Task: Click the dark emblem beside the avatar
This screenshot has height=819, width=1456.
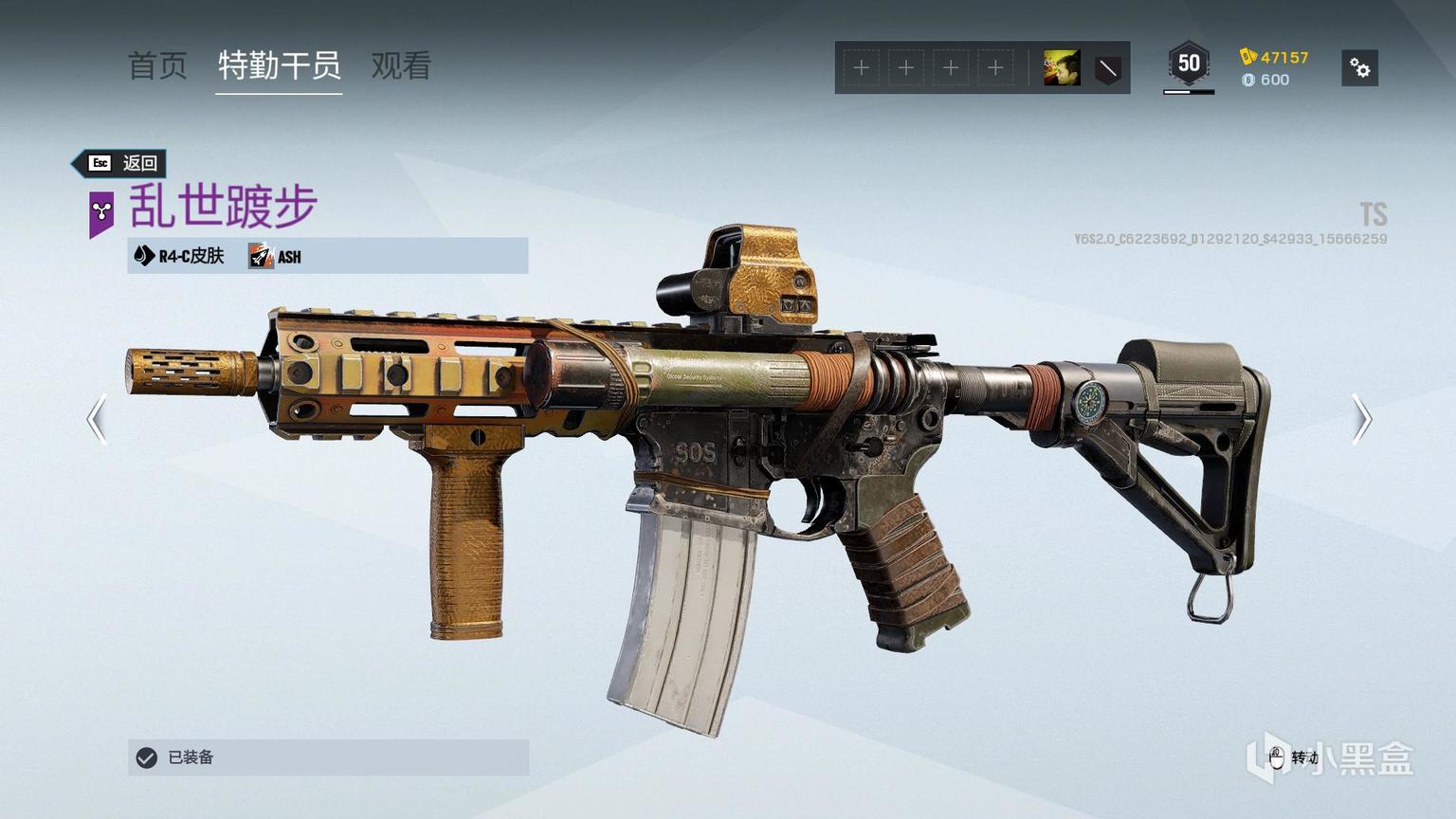Action: [1107, 68]
